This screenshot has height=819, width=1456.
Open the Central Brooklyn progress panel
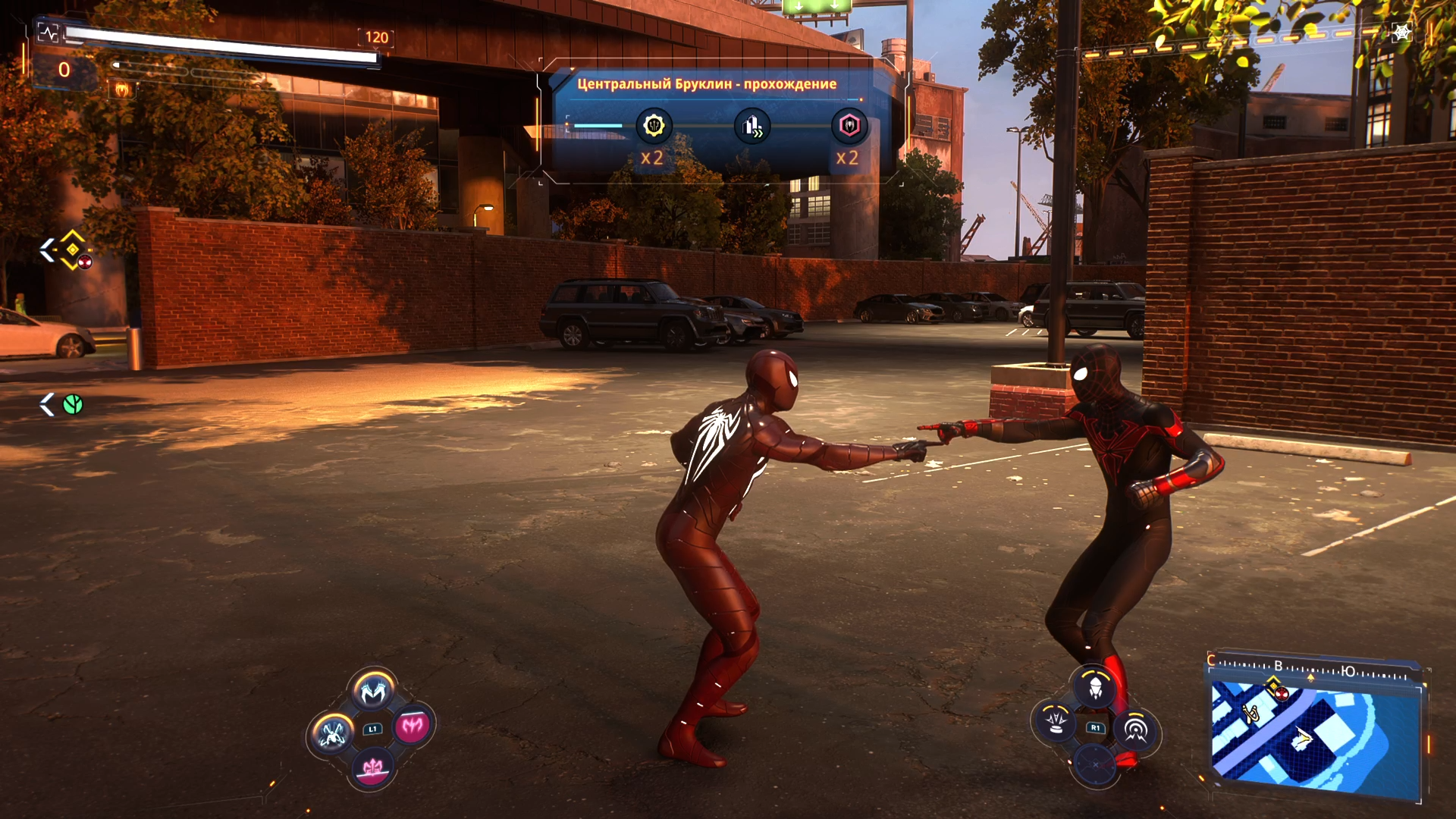point(707,84)
